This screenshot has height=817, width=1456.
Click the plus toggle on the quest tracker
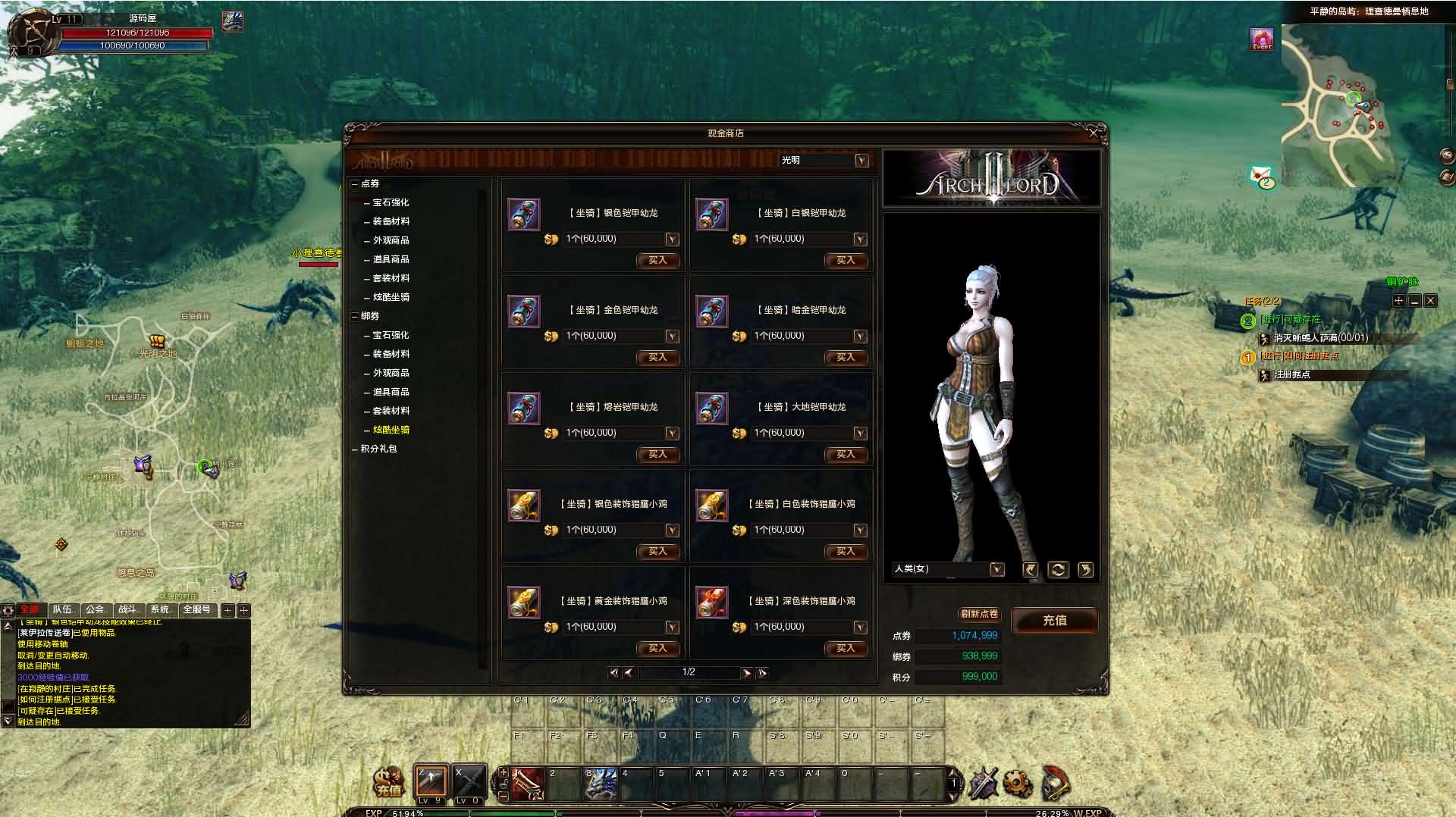pyautogui.click(x=1399, y=301)
